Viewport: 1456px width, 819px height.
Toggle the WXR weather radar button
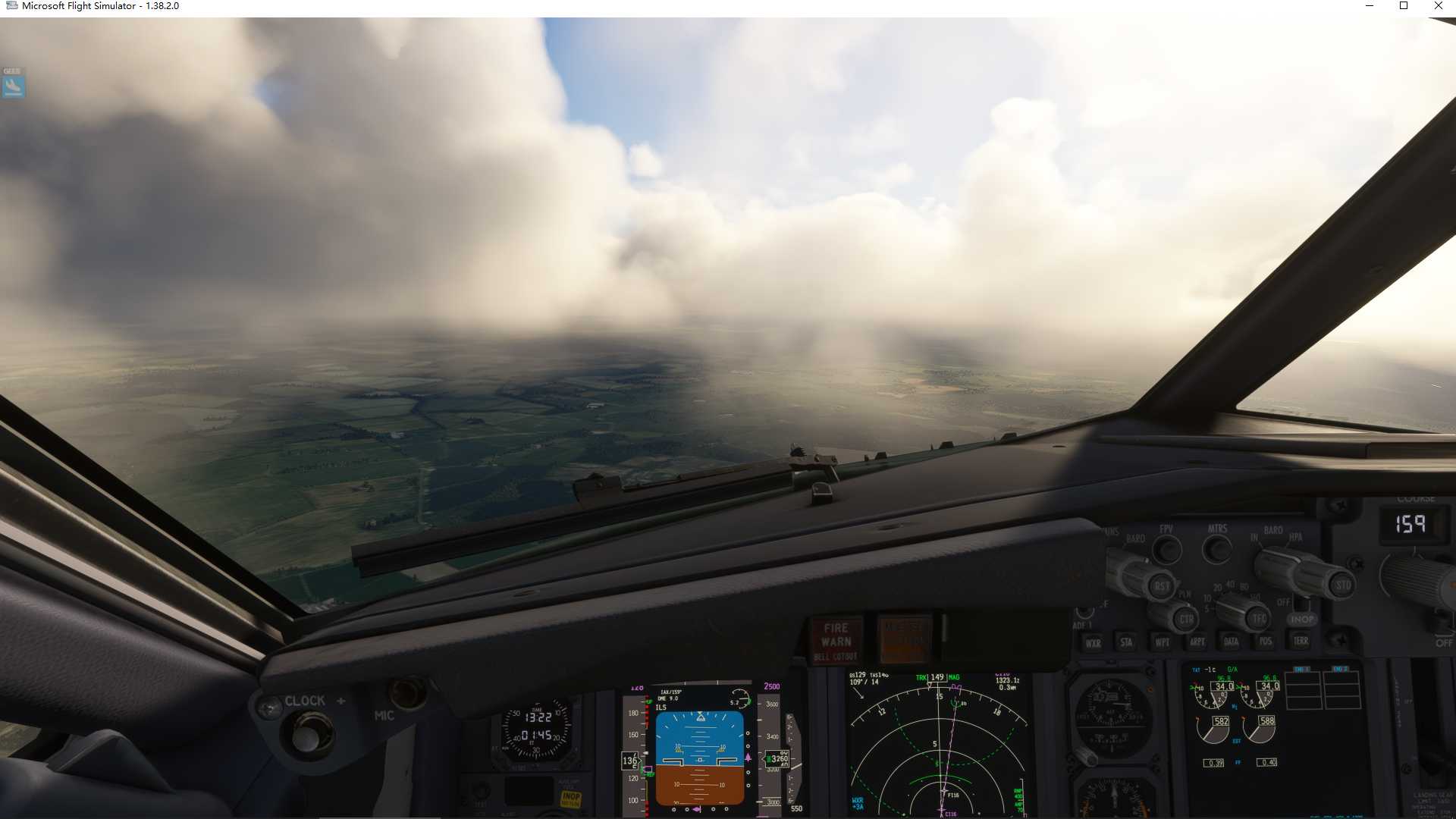click(x=1093, y=642)
